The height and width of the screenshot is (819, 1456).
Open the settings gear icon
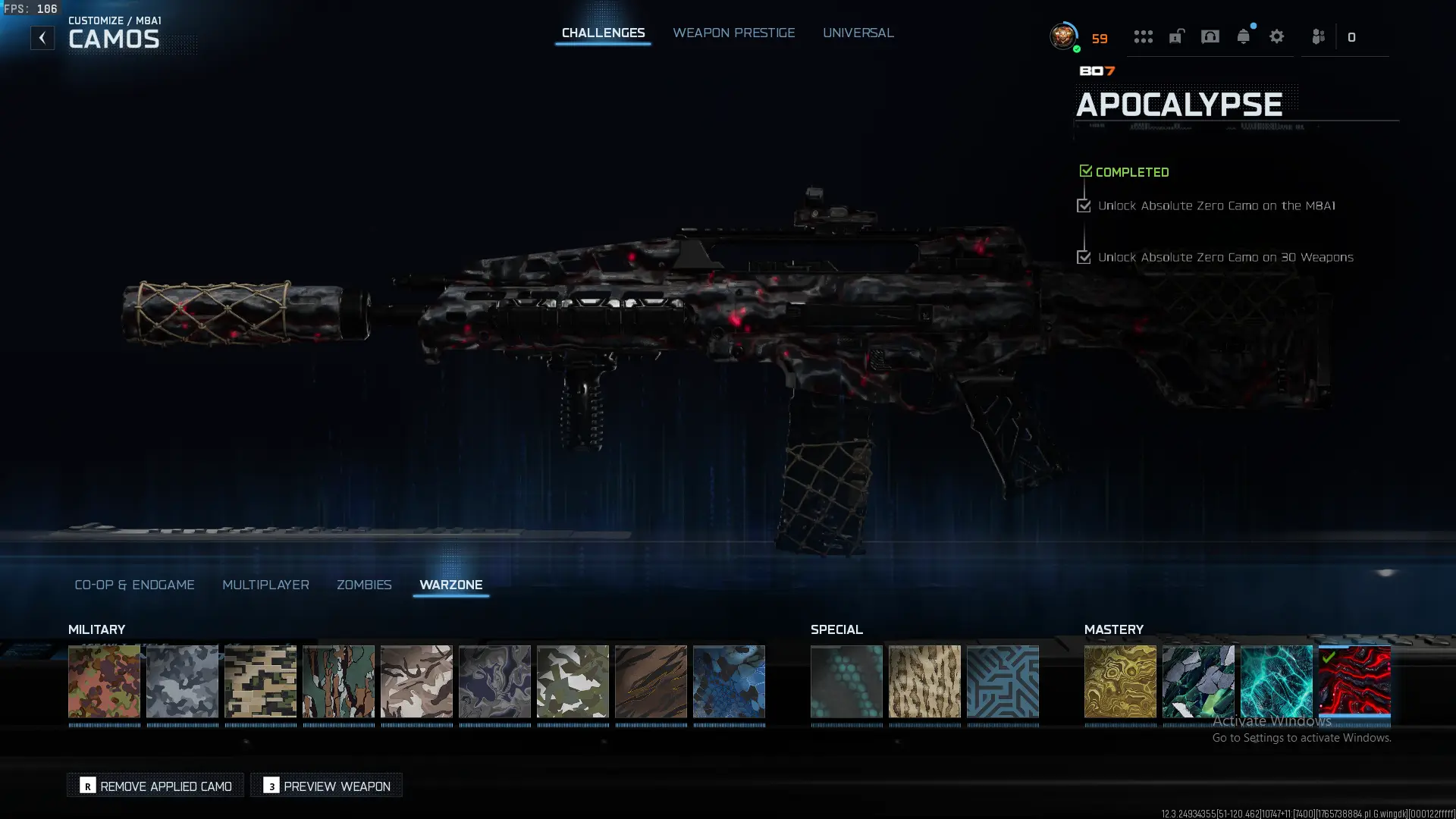(x=1277, y=36)
